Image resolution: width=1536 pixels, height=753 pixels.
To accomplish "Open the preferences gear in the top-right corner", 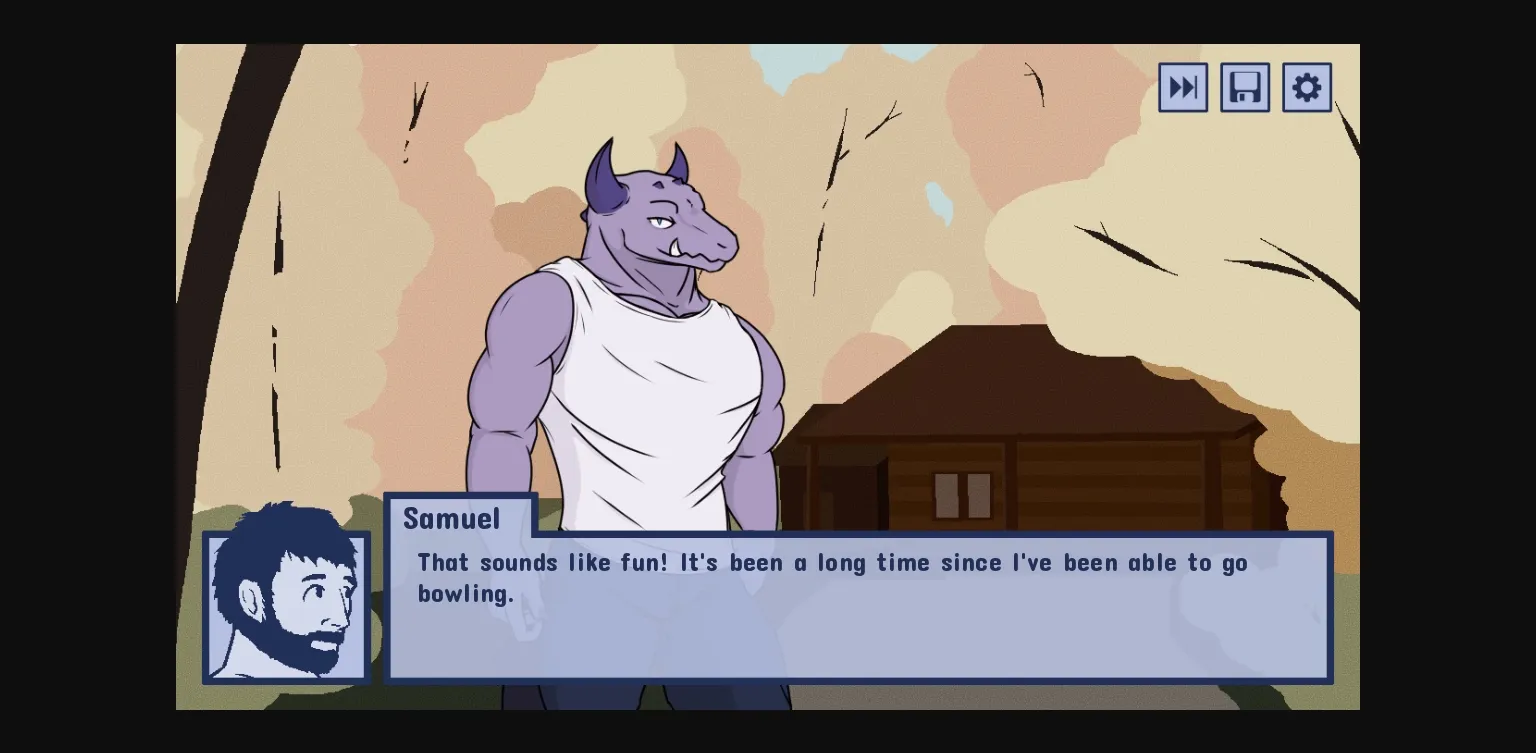I will tap(1306, 87).
